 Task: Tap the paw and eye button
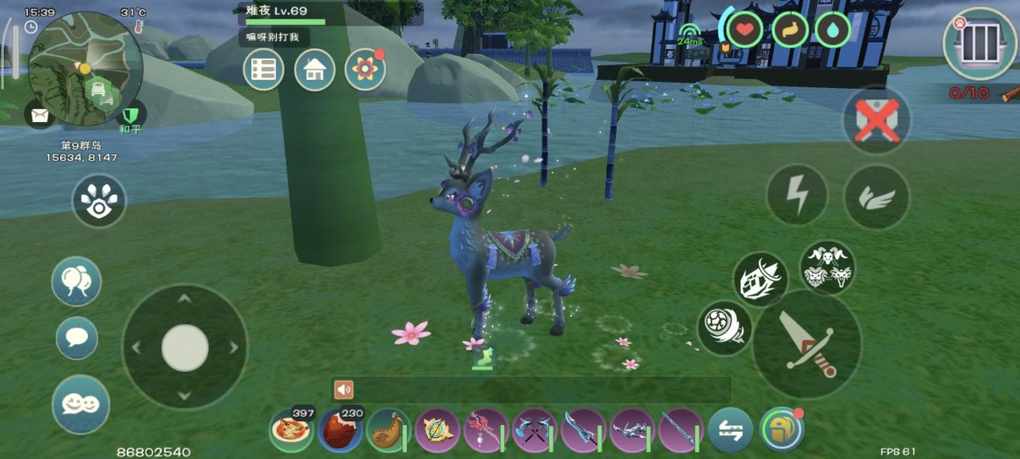[x=99, y=200]
